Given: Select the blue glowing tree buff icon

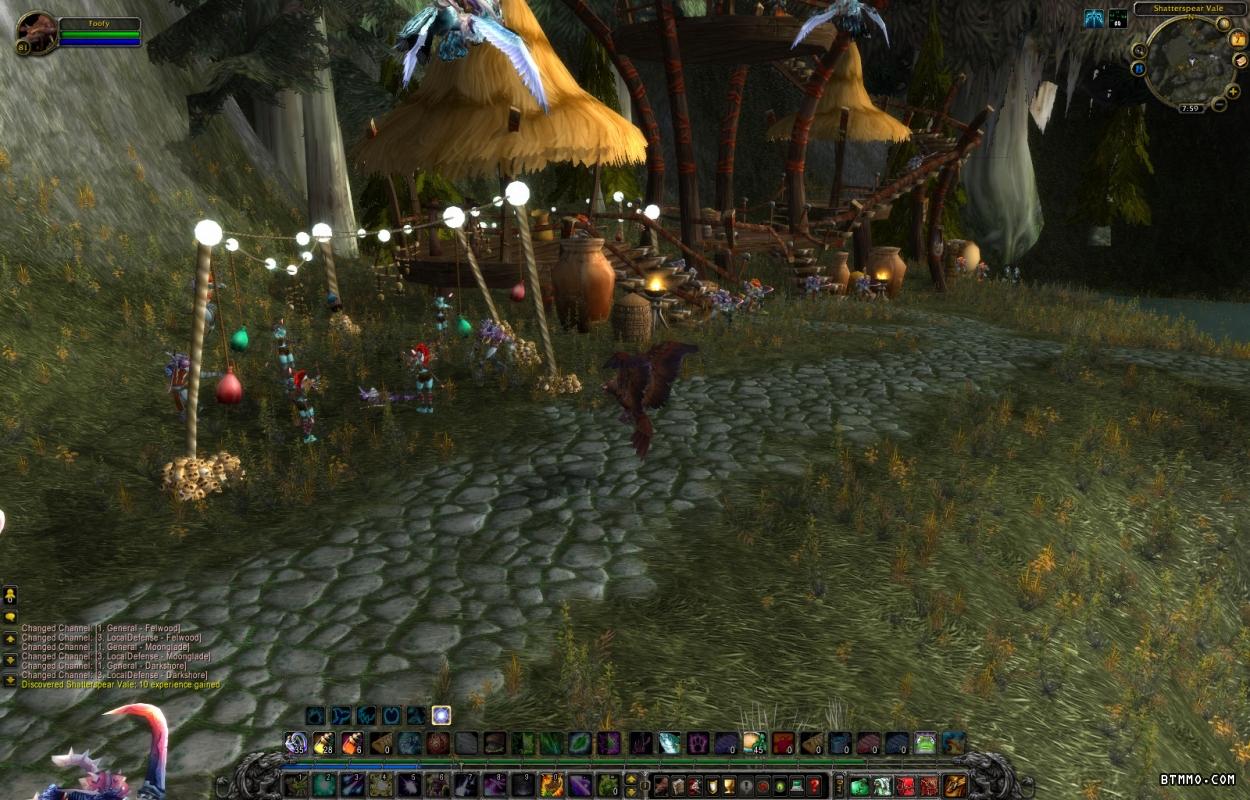Looking at the screenshot, I should 1094,18.
